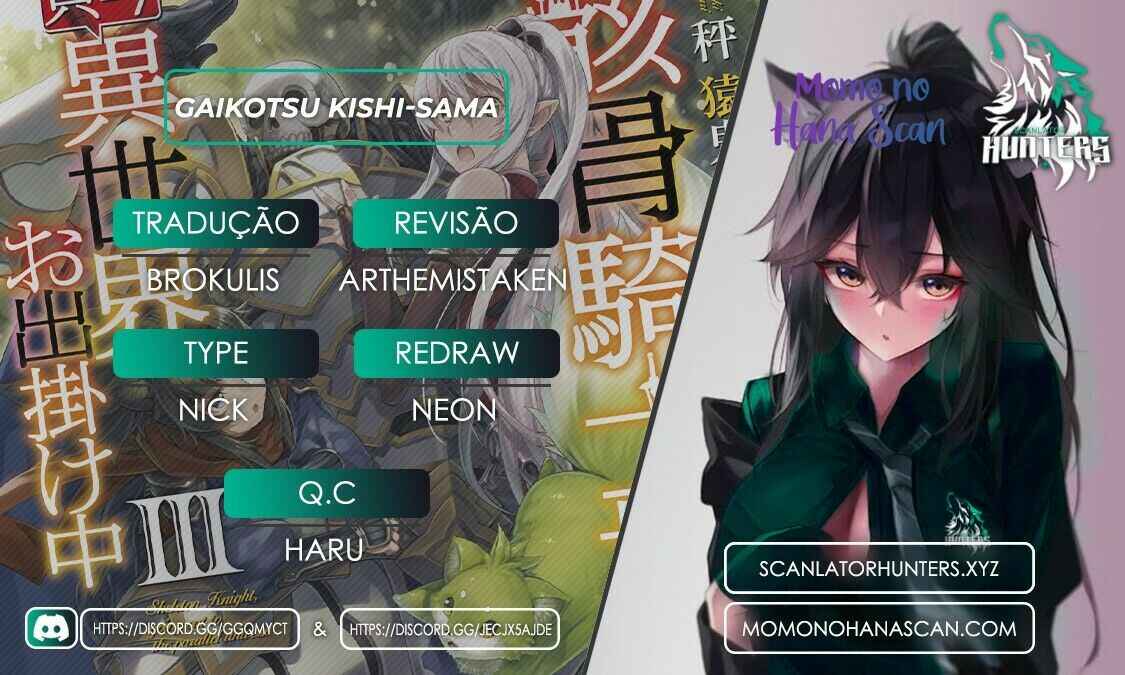1125x675 pixels.
Task: Open the Discord logo icon
Action: [x=50, y=628]
